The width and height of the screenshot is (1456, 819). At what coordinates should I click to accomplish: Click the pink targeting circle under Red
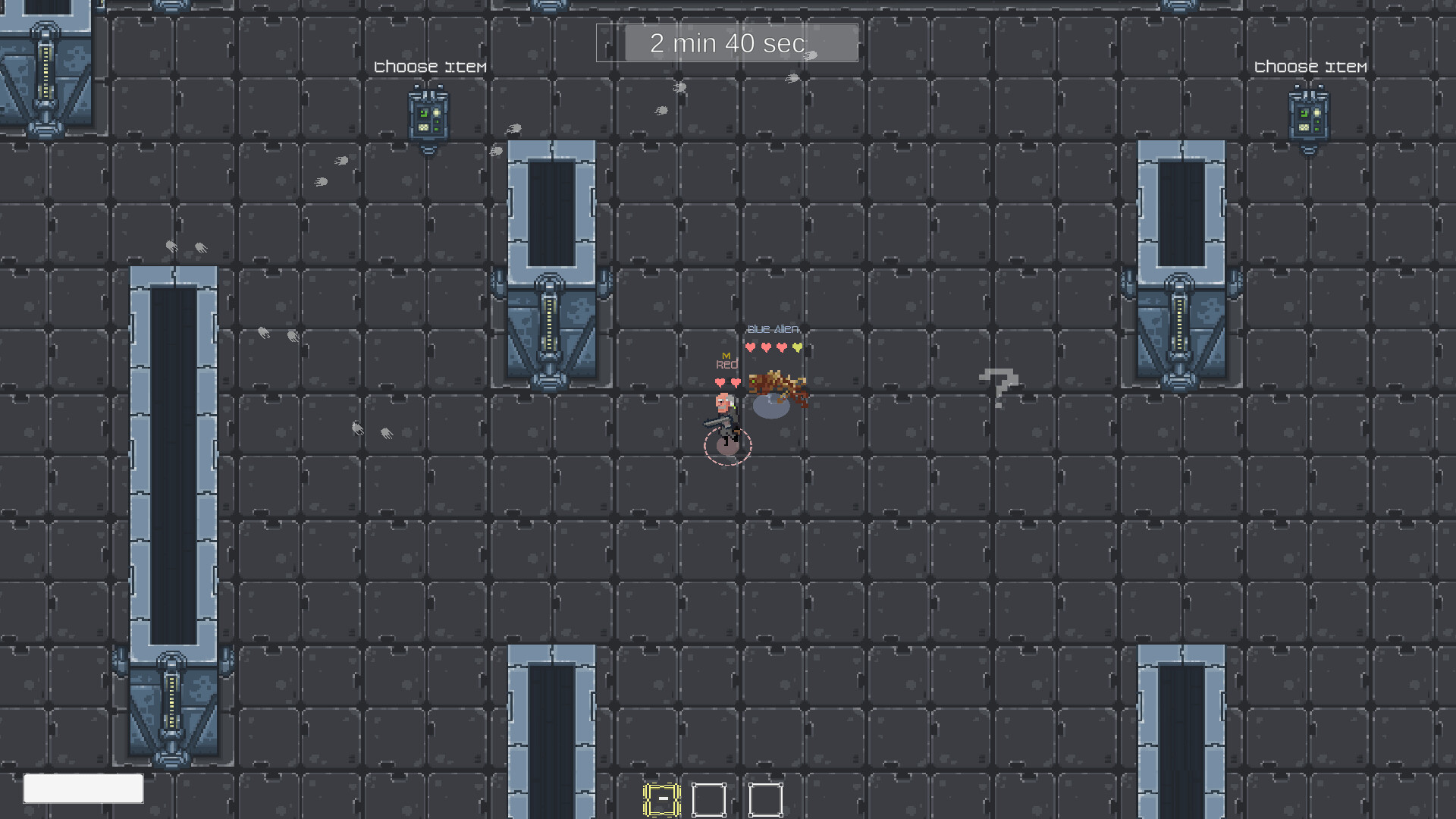click(x=726, y=446)
